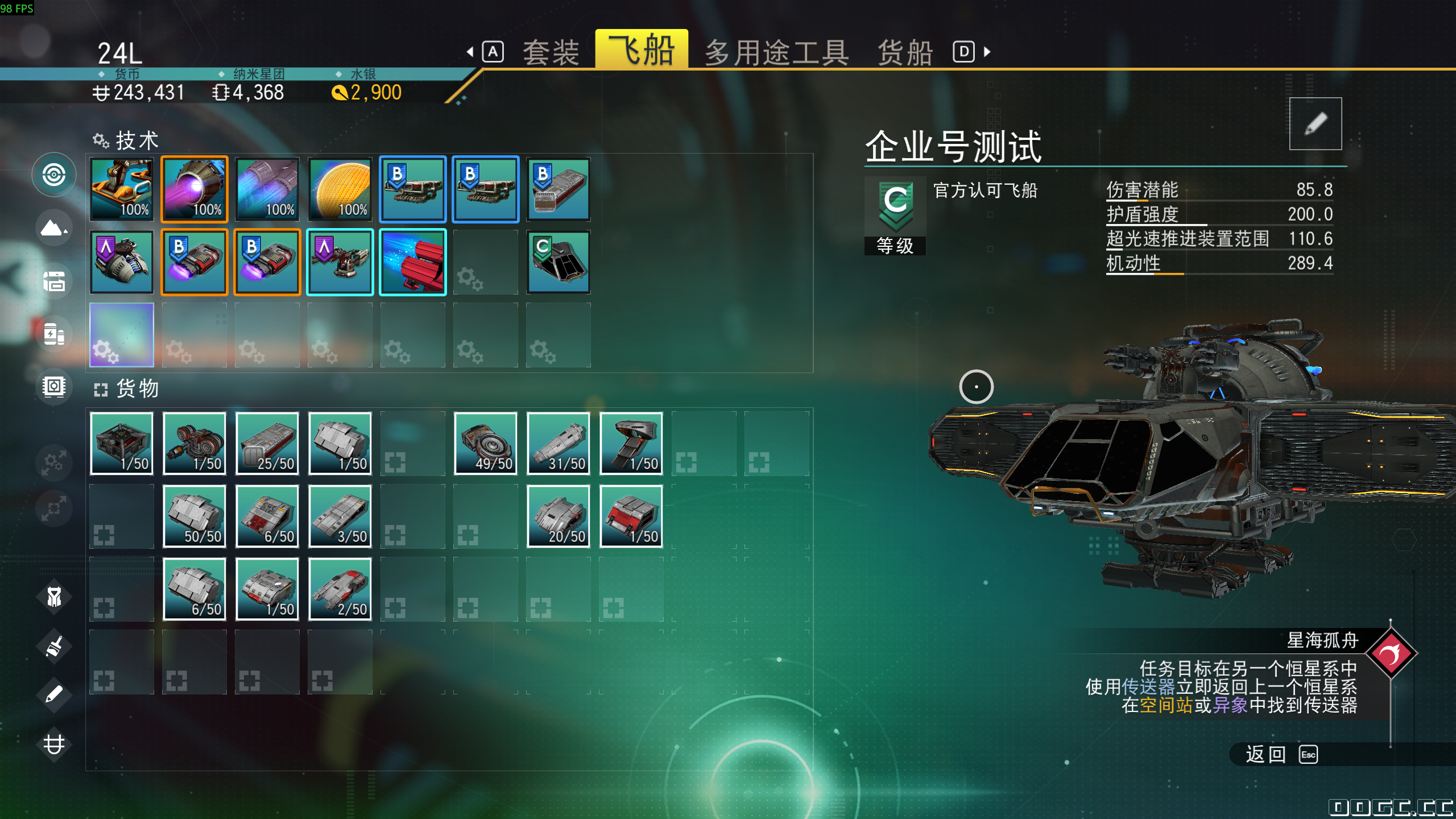Choose the yellow deflector shield technology slot
1456x819 pixels.
click(340, 189)
